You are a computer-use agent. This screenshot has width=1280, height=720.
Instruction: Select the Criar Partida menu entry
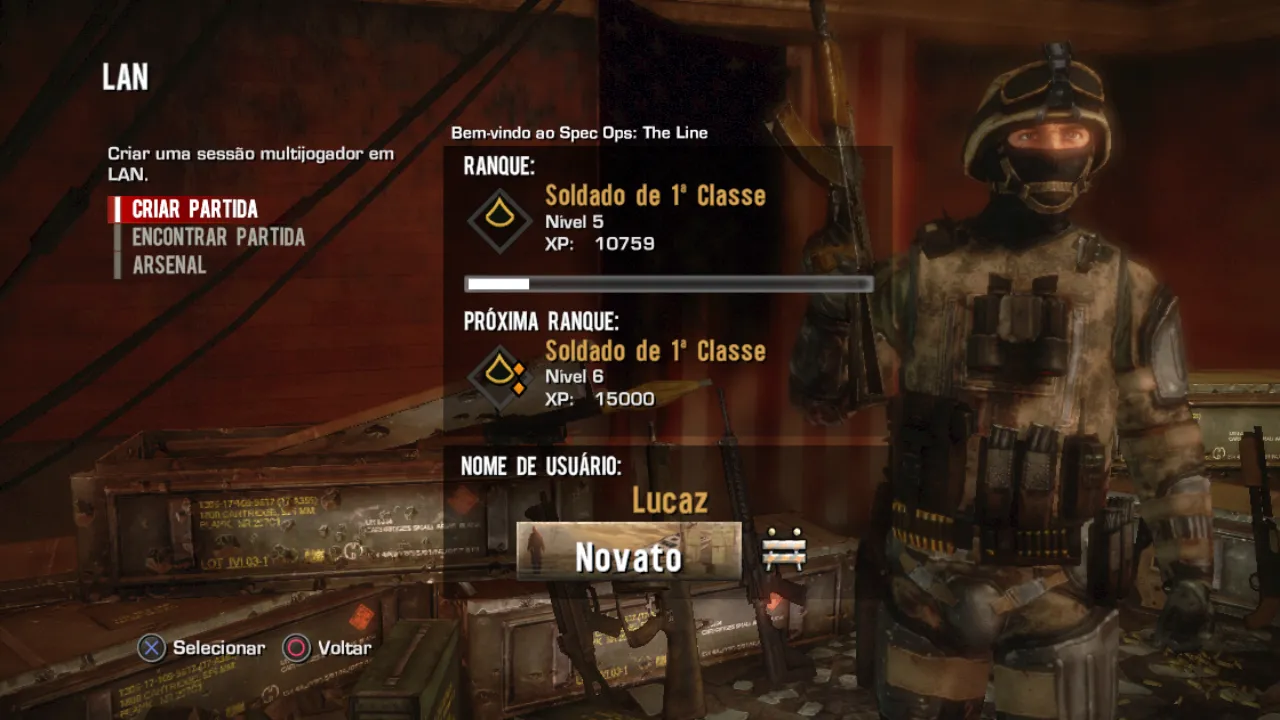tap(195, 209)
